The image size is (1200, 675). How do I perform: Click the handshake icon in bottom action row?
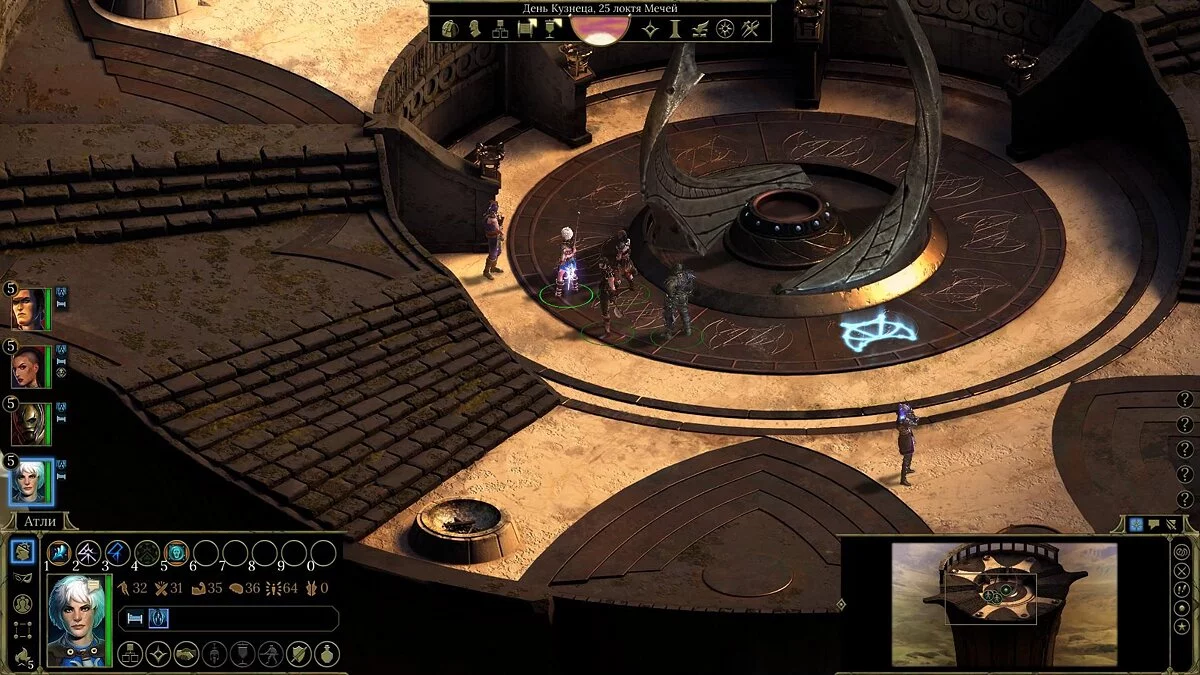(186, 654)
